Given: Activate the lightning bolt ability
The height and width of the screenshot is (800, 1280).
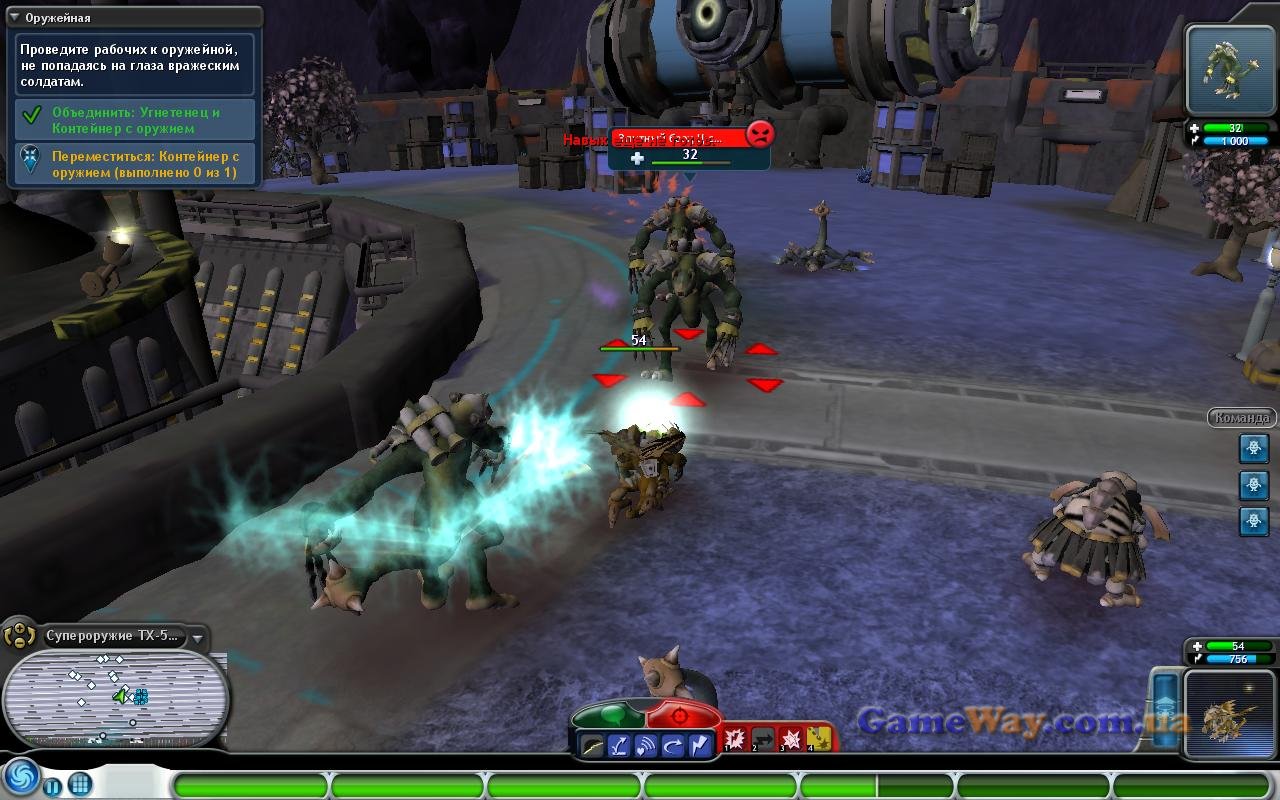Looking at the screenshot, I should point(699,745).
